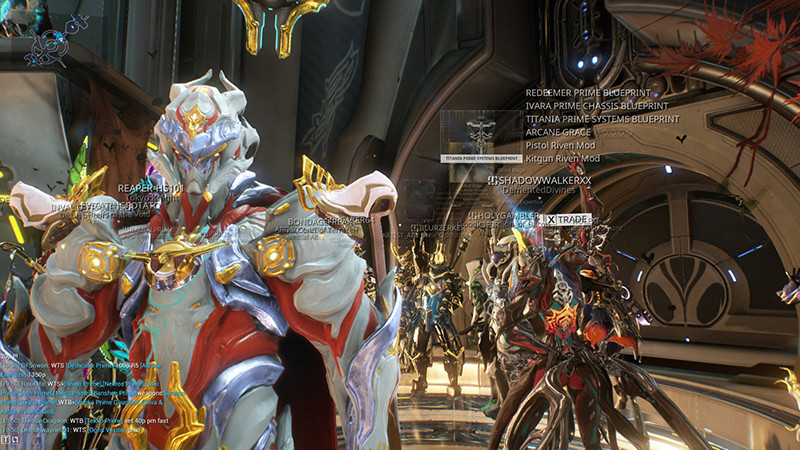Pick the Arcane Grace trade offer

click(557, 132)
